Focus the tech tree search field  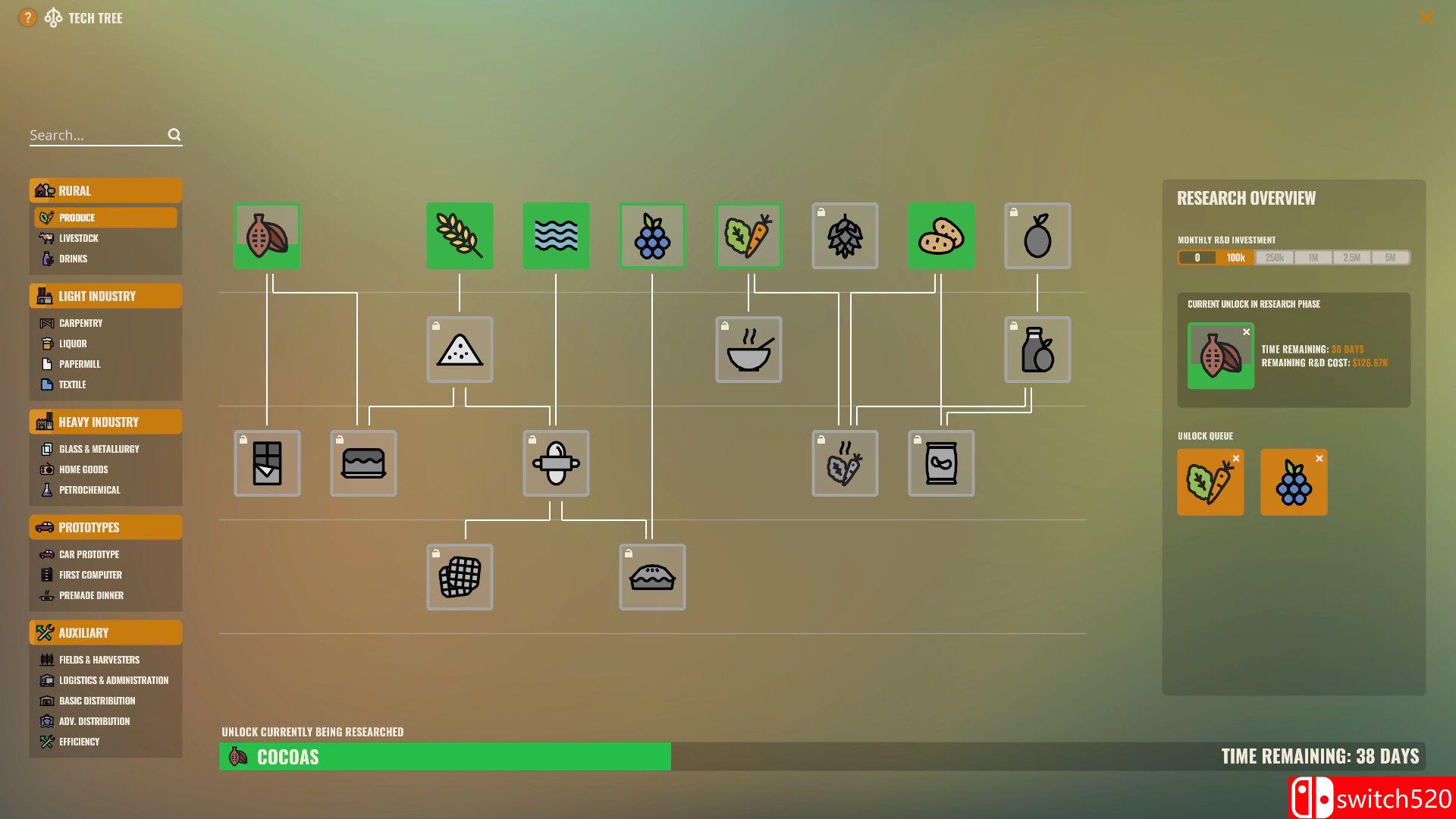pos(97,135)
